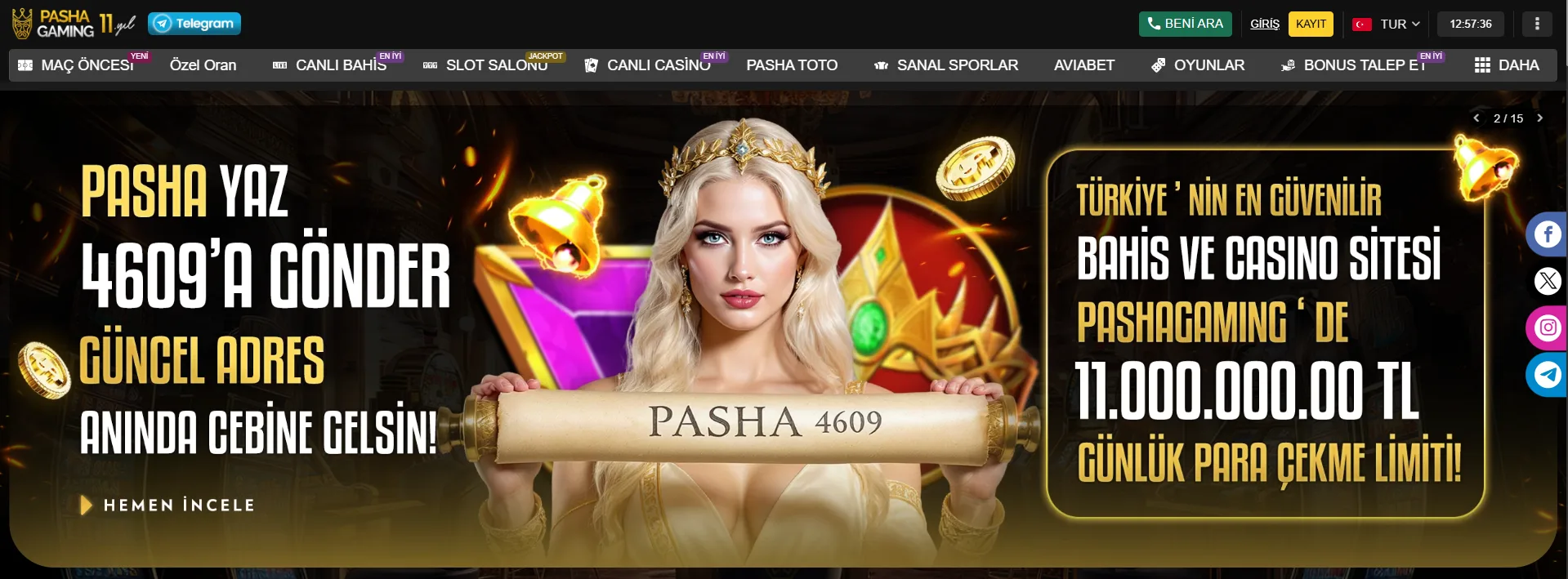Image resolution: width=1568 pixels, height=579 pixels.
Task: Choose CANLI CASİNO from the menu
Action: coord(648,65)
